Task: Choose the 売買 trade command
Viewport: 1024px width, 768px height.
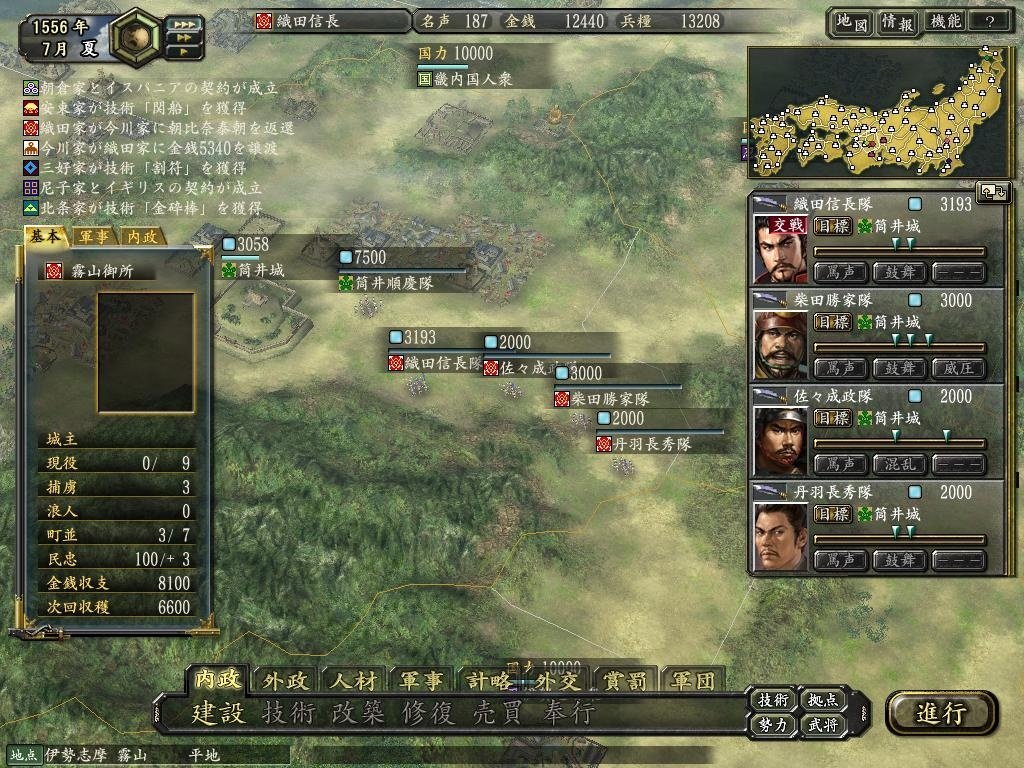Action: [x=498, y=714]
